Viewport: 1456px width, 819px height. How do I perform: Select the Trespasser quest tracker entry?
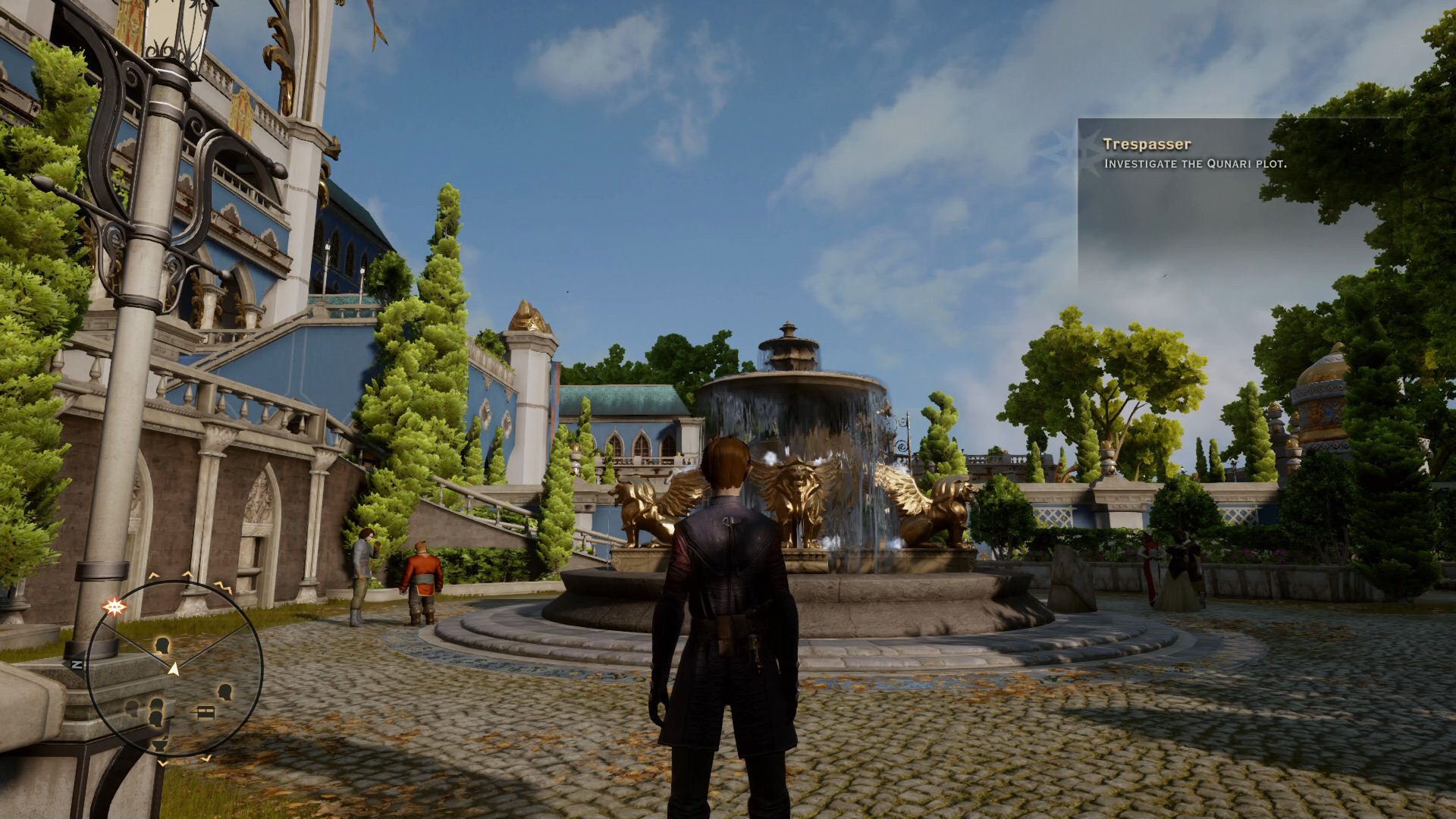(x=1147, y=144)
